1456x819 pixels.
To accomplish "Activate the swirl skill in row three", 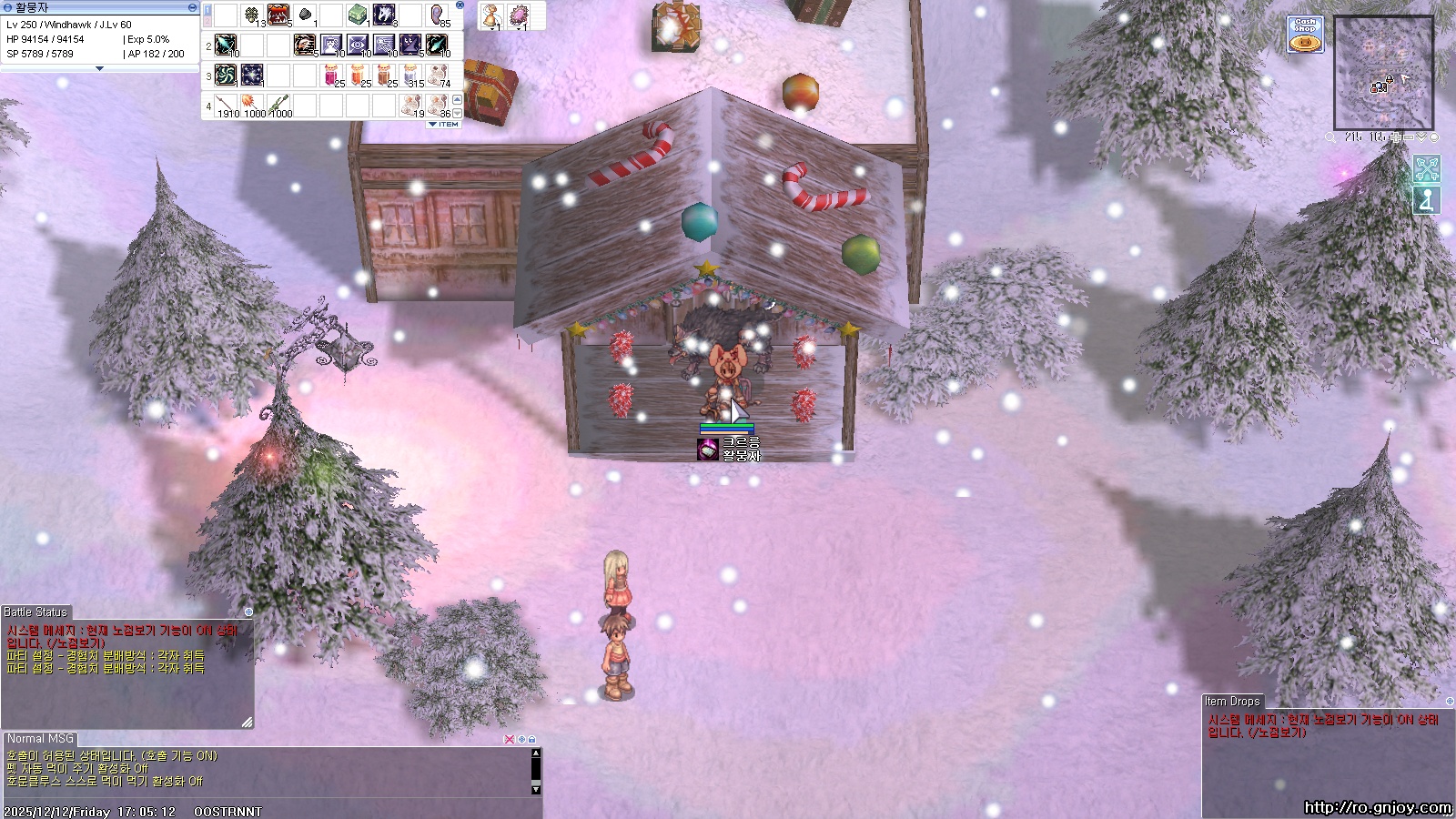I will 226,75.
